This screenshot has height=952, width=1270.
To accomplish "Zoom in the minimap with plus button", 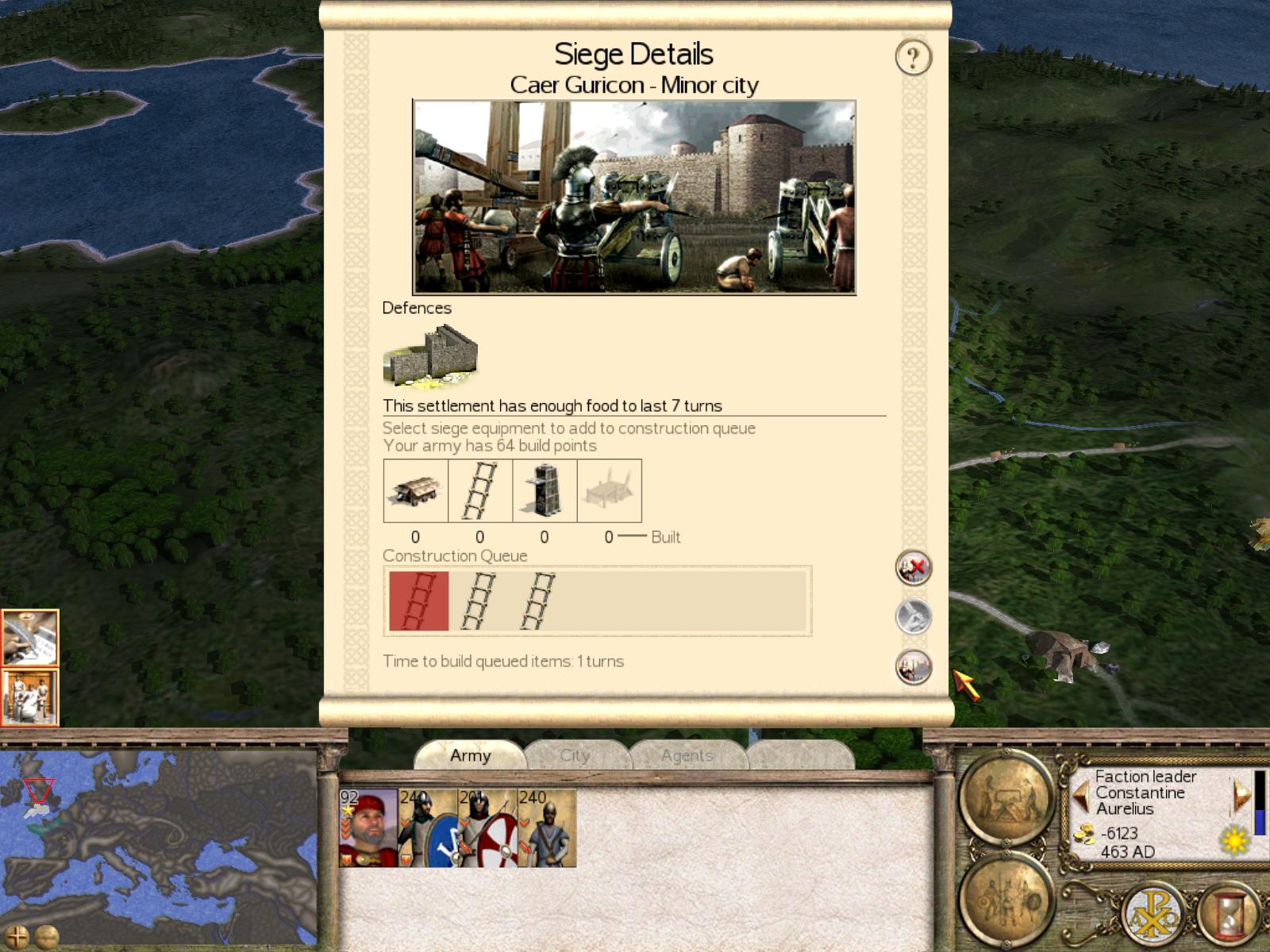I will pyautogui.click(x=17, y=936).
